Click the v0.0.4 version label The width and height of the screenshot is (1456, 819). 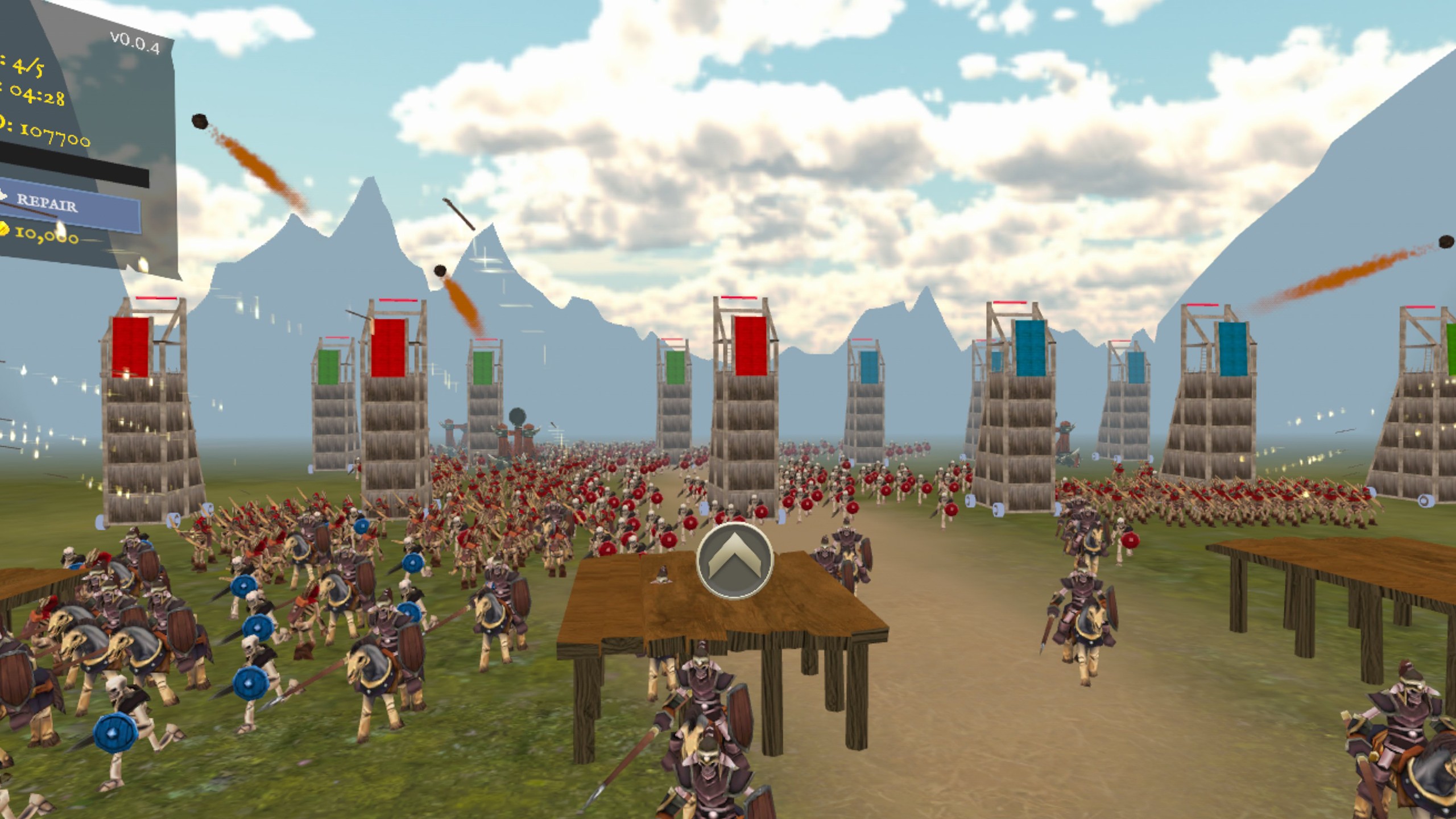click(135, 40)
